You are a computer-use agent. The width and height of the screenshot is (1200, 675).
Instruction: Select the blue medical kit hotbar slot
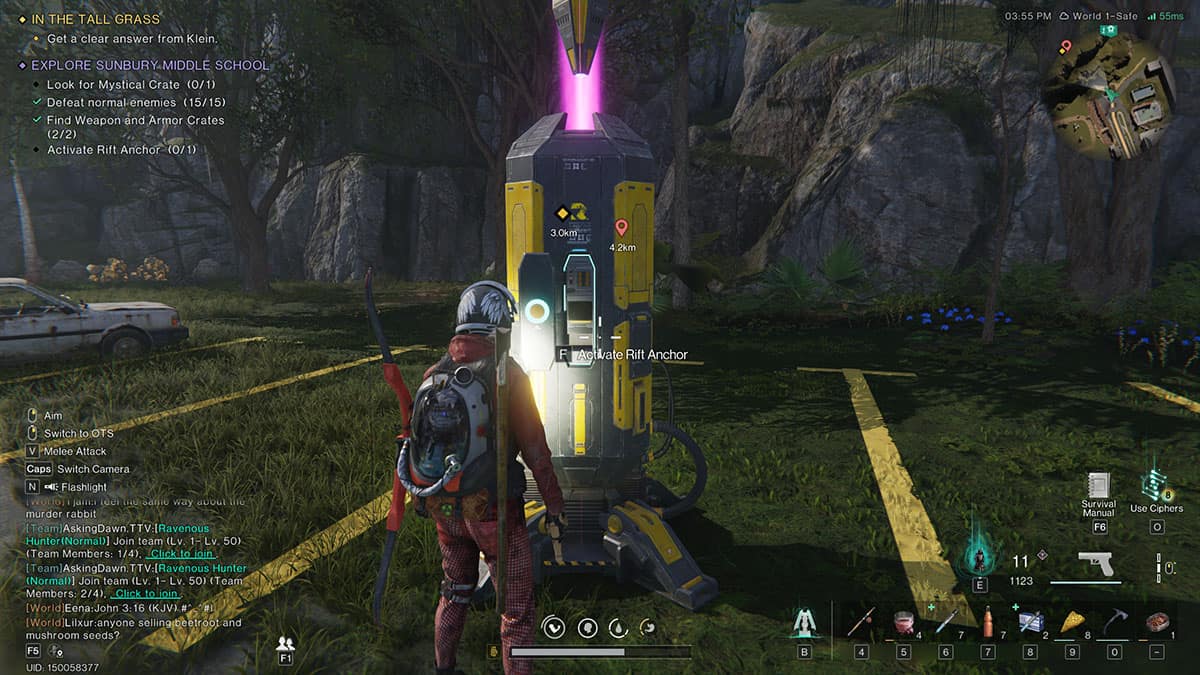pyautogui.click(x=1029, y=622)
